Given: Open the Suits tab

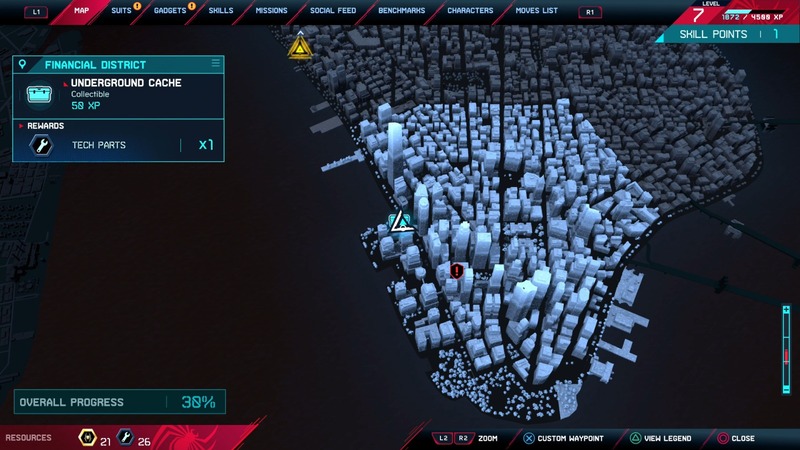Looking at the screenshot, I should 121,11.
